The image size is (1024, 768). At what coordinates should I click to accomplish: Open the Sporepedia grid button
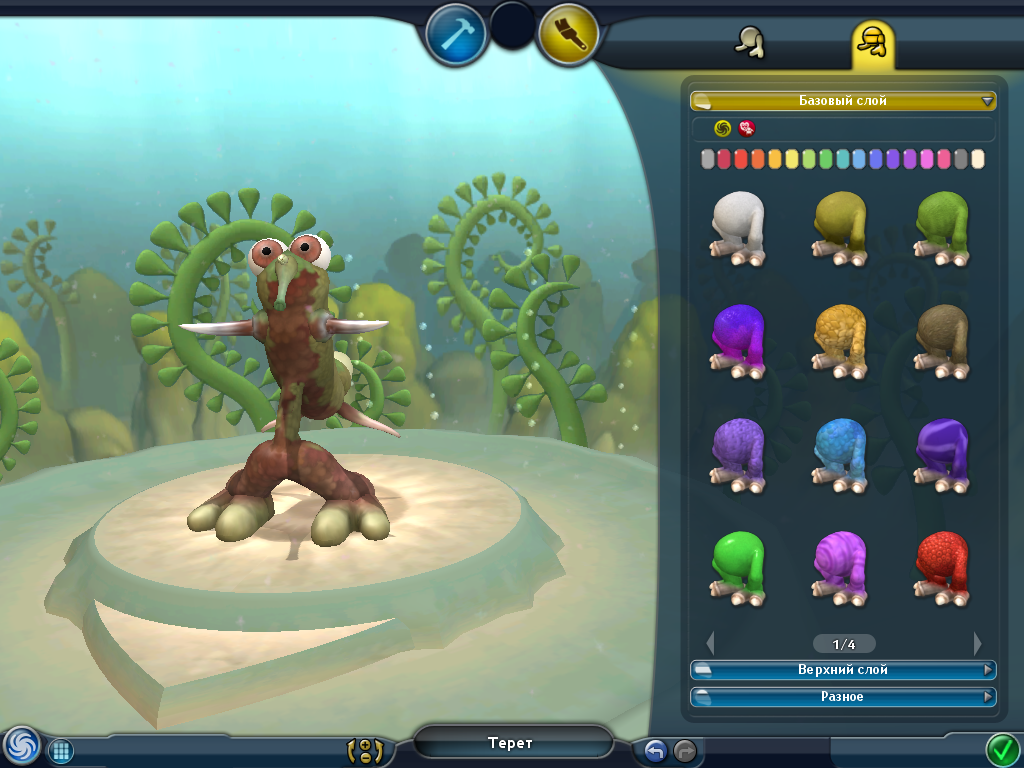click(61, 751)
